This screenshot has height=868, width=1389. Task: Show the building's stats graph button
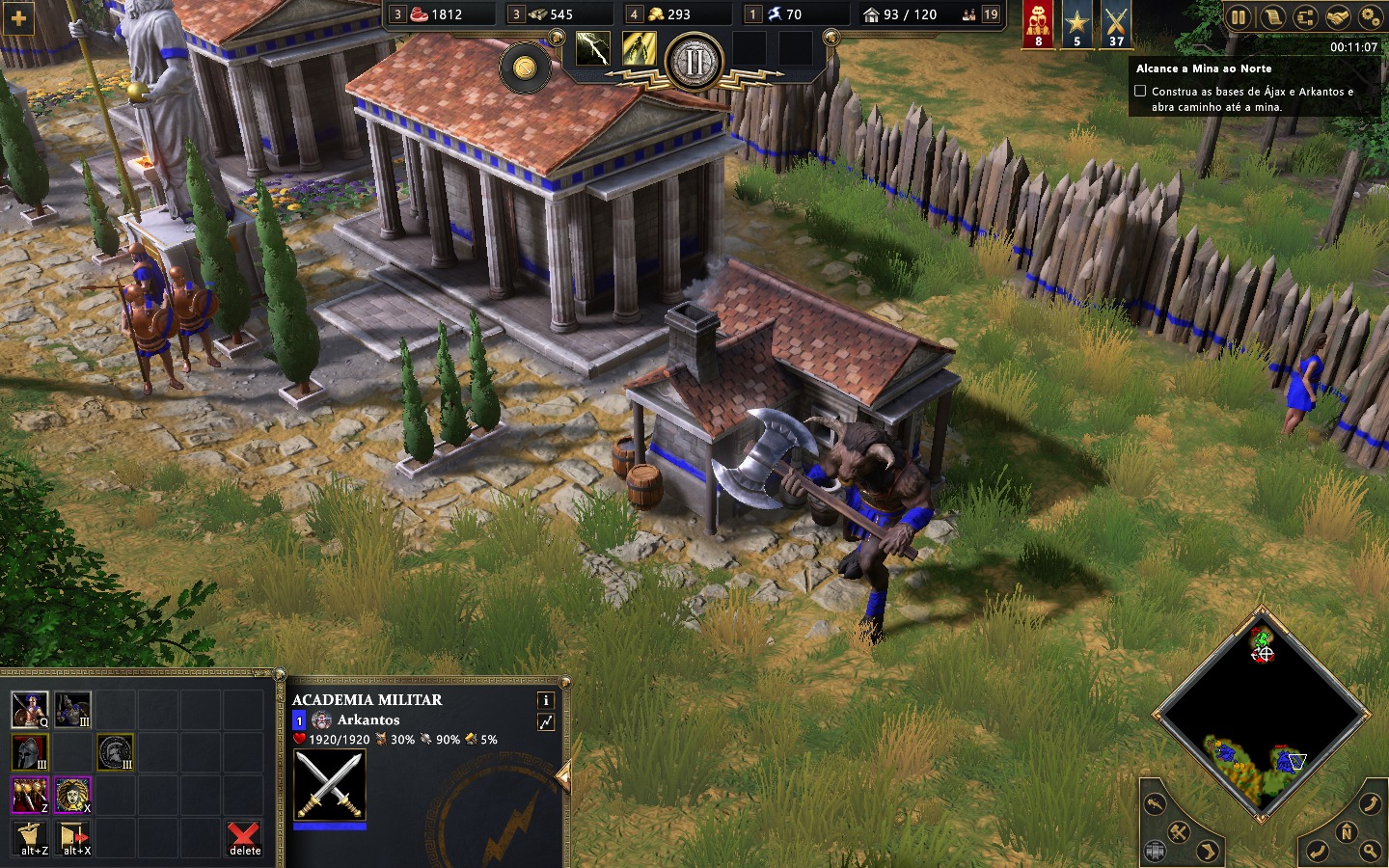546,721
